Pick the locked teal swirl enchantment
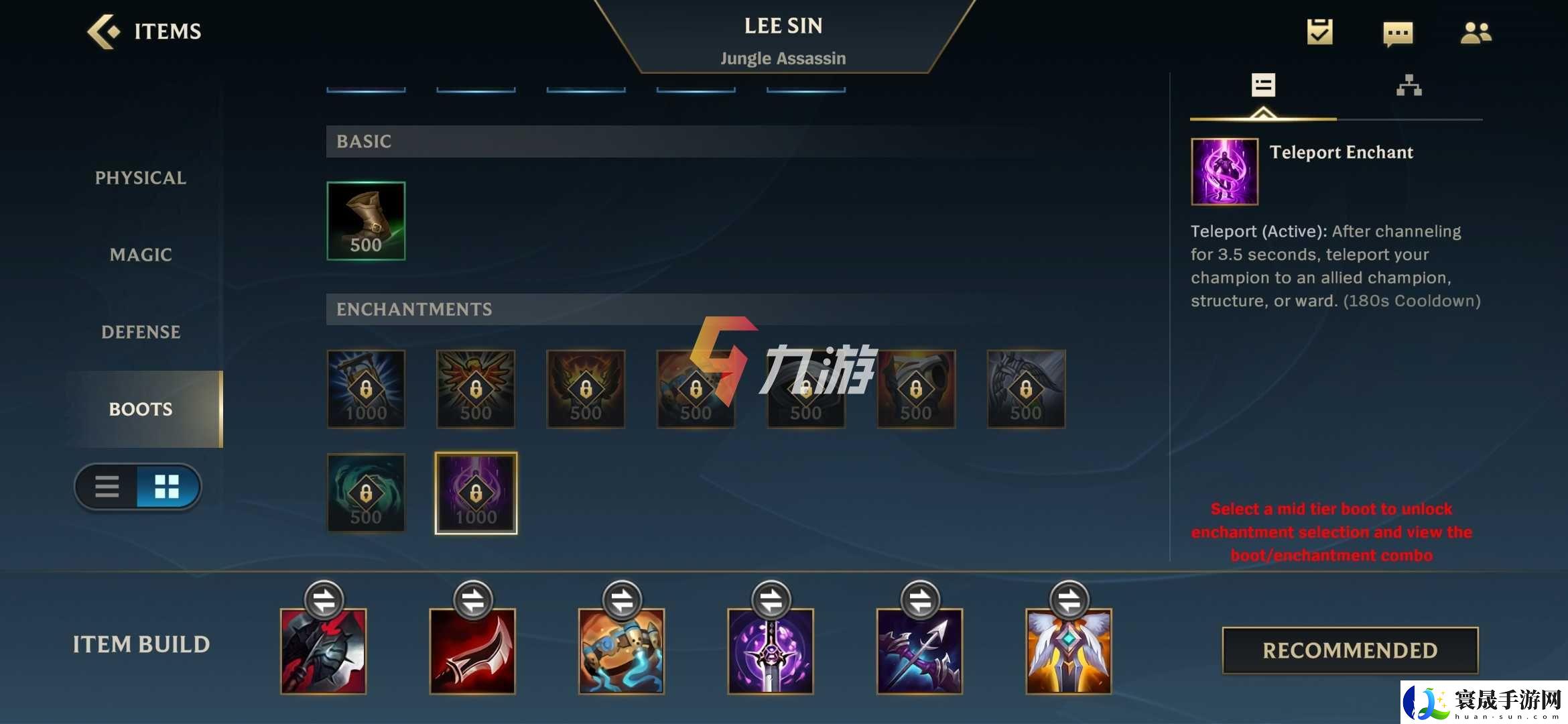 click(366, 493)
